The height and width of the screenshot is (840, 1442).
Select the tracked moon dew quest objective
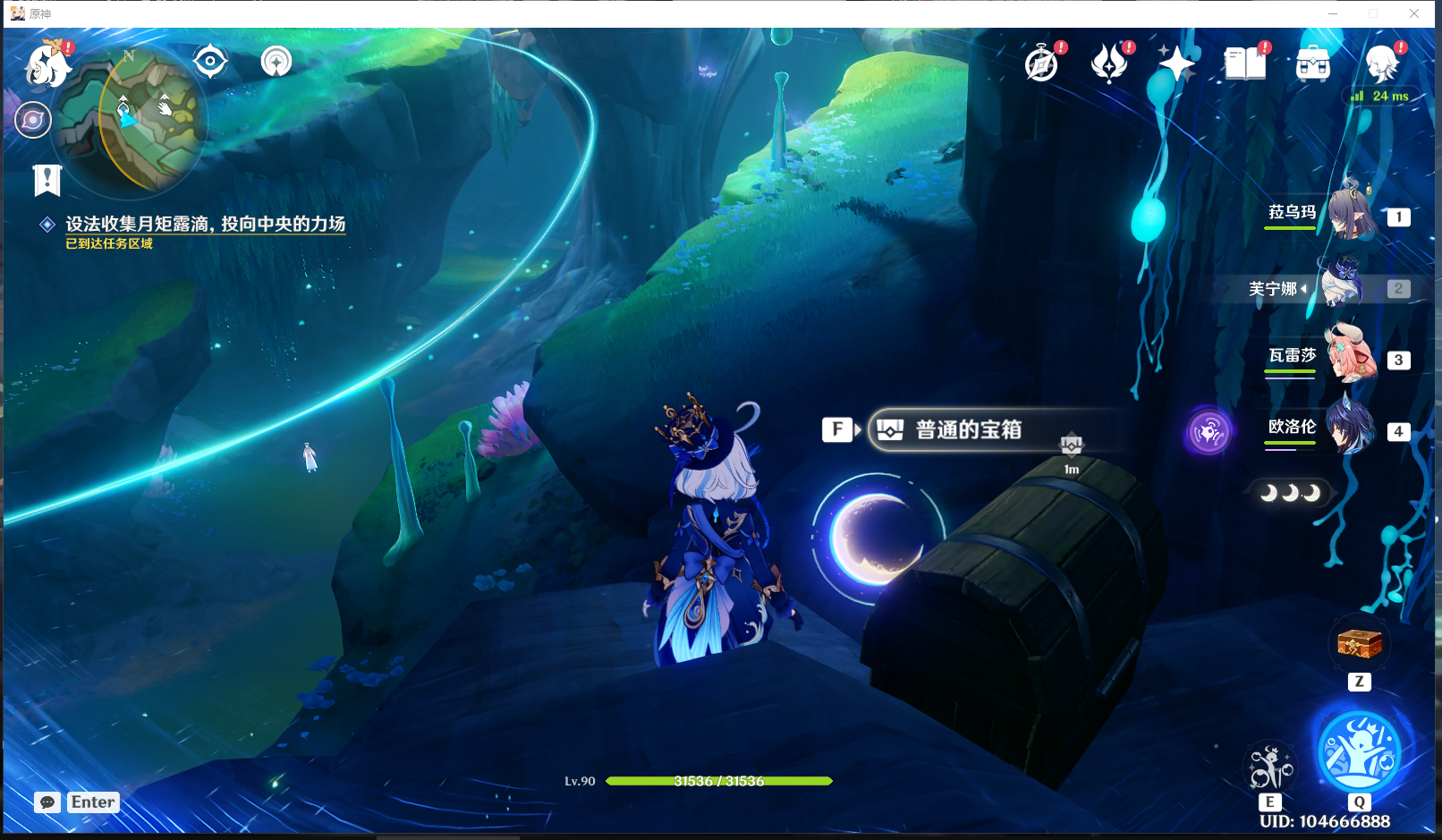[205, 225]
